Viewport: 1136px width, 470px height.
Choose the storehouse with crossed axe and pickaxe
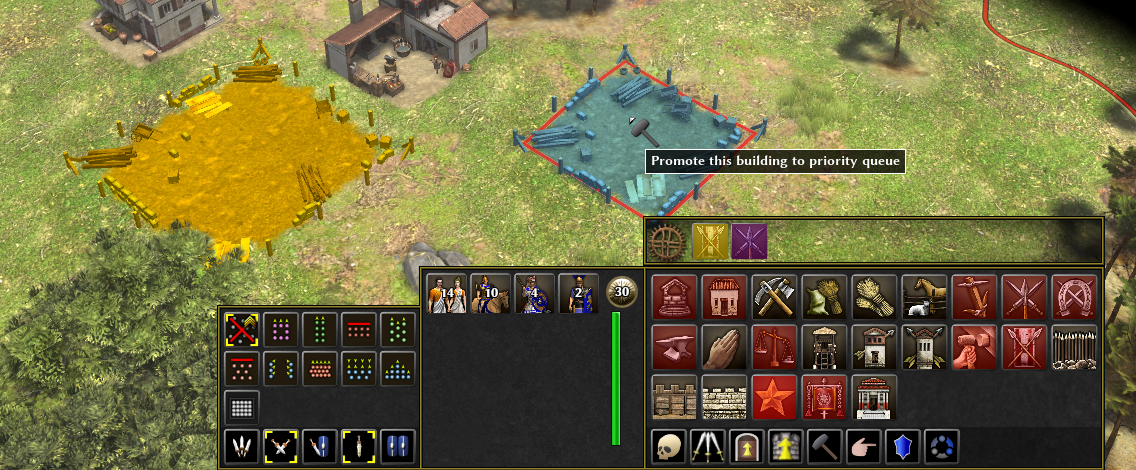click(x=773, y=296)
